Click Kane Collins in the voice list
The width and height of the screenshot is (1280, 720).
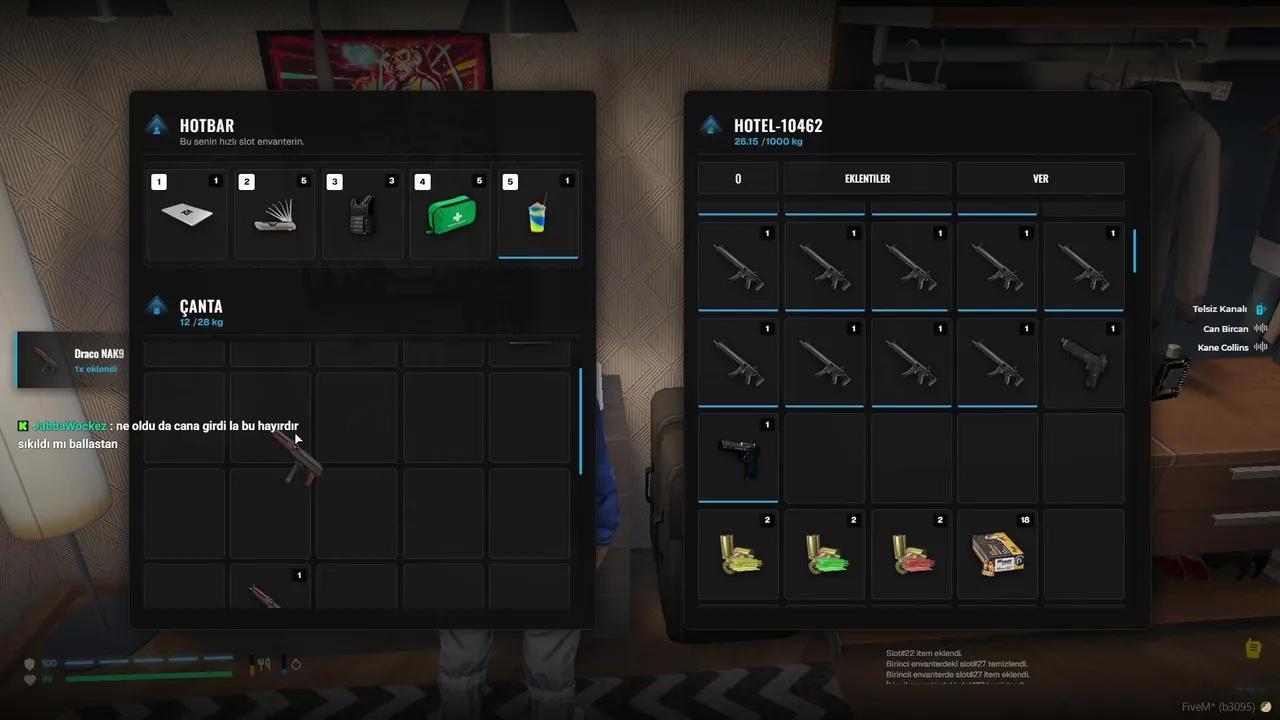(x=1222, y=348)
